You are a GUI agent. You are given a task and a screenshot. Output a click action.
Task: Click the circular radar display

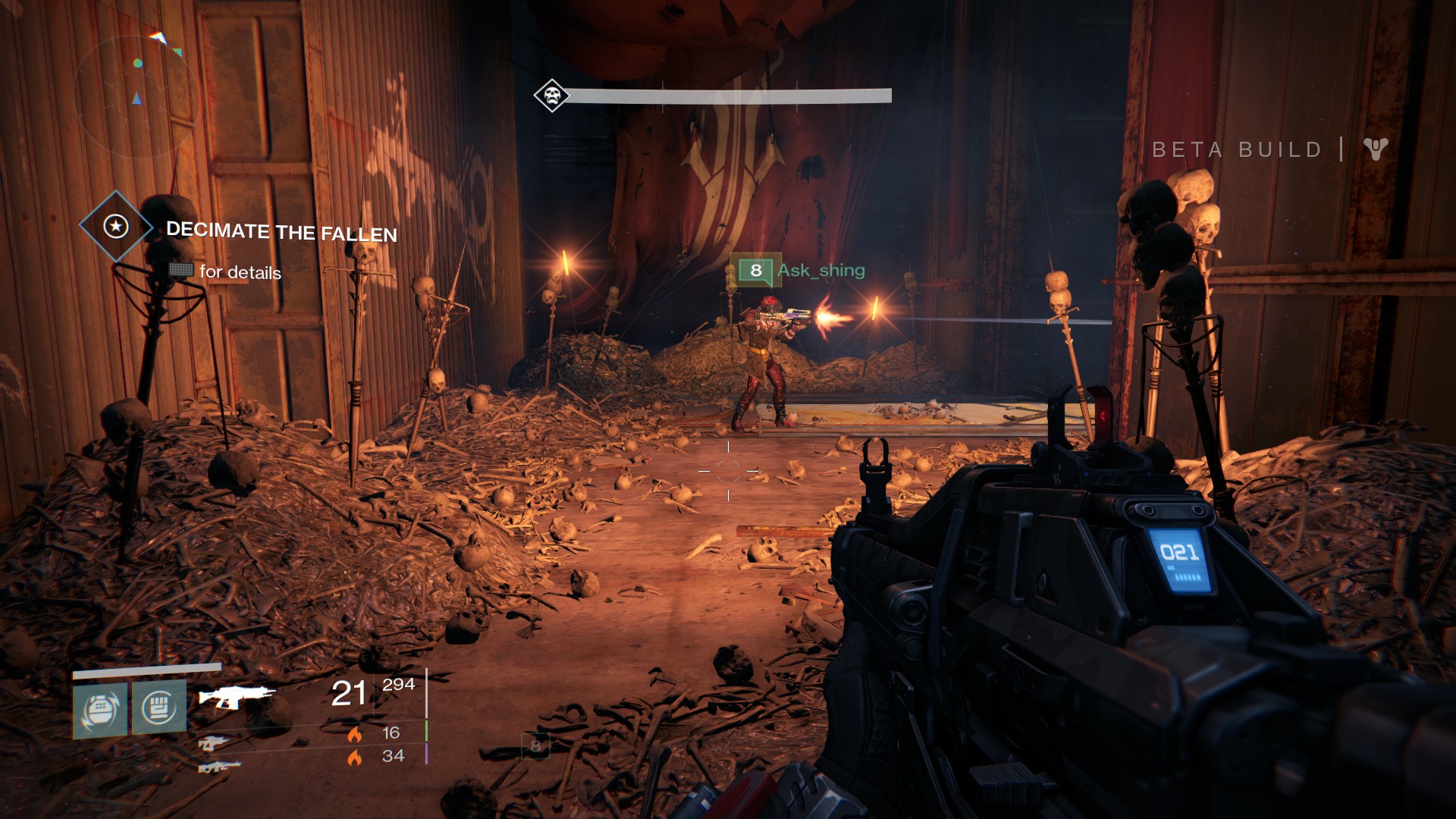136,95
